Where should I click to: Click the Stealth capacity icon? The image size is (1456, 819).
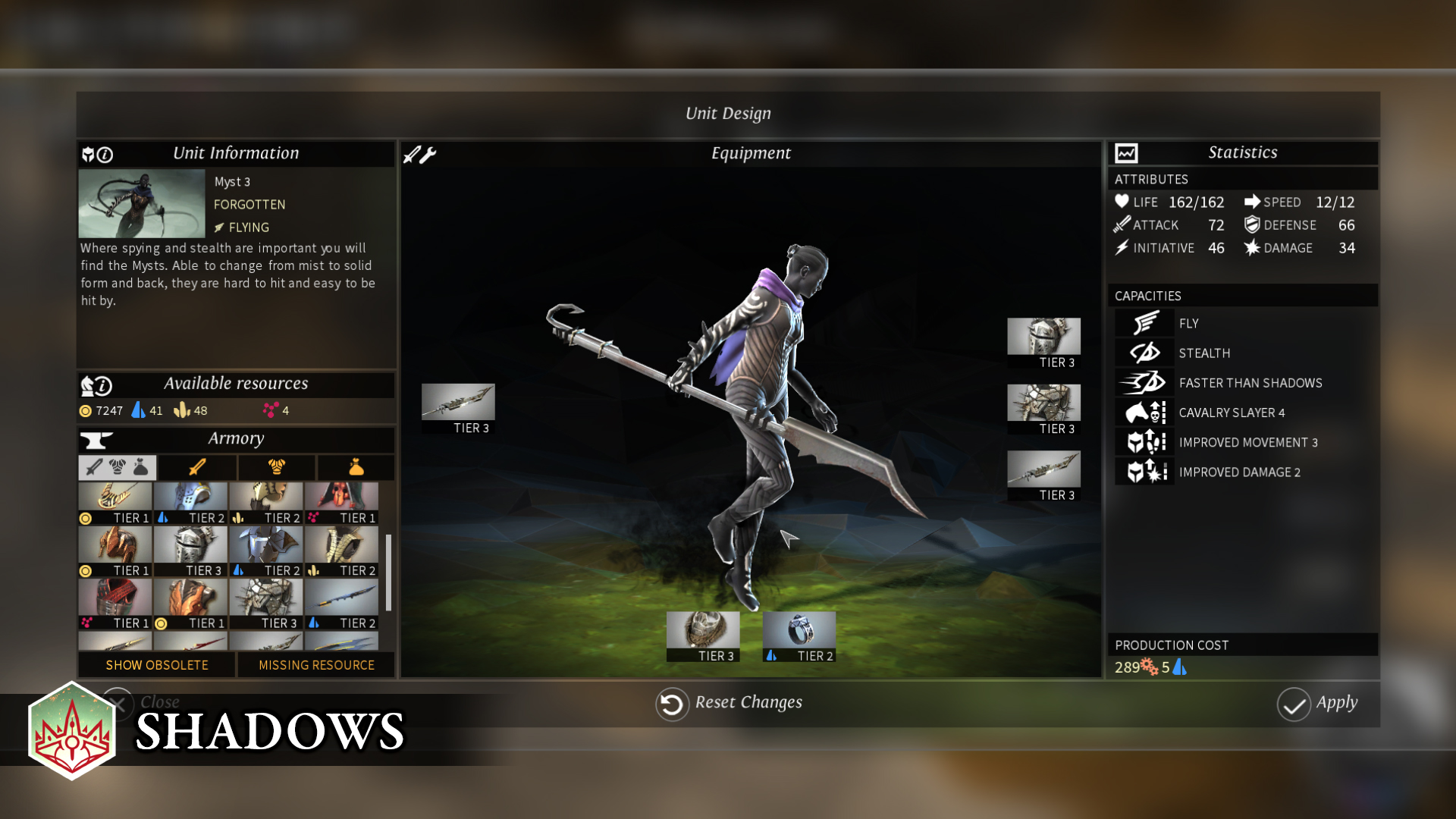click(1144, 352)
